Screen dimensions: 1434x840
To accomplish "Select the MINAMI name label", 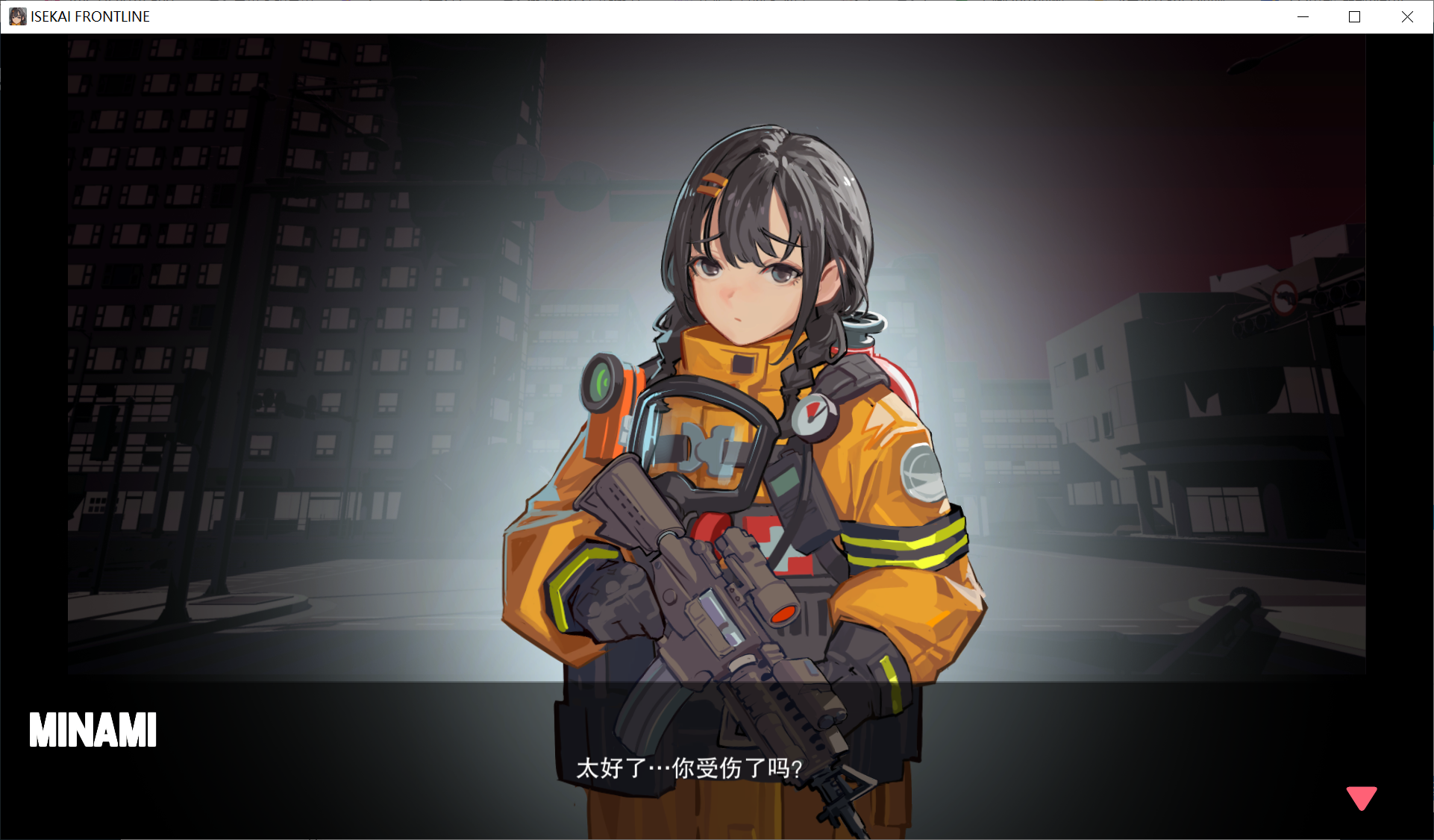I will pyautogui.click(x=93, y=729).
